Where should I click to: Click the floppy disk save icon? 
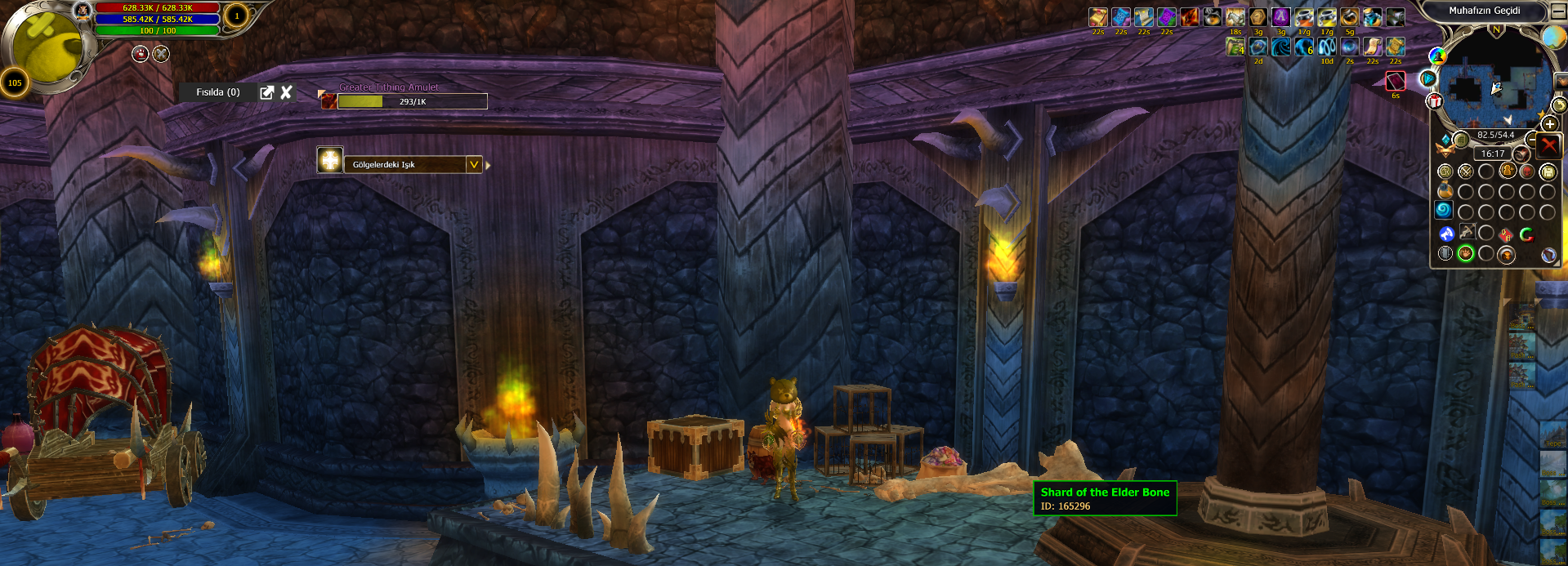1548,172
